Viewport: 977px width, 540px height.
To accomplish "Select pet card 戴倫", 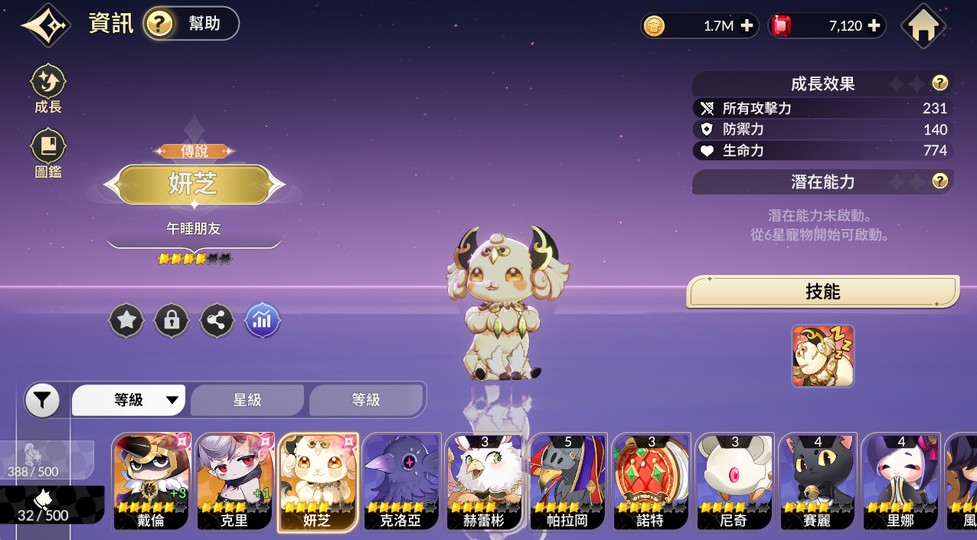I will point(151,482).
